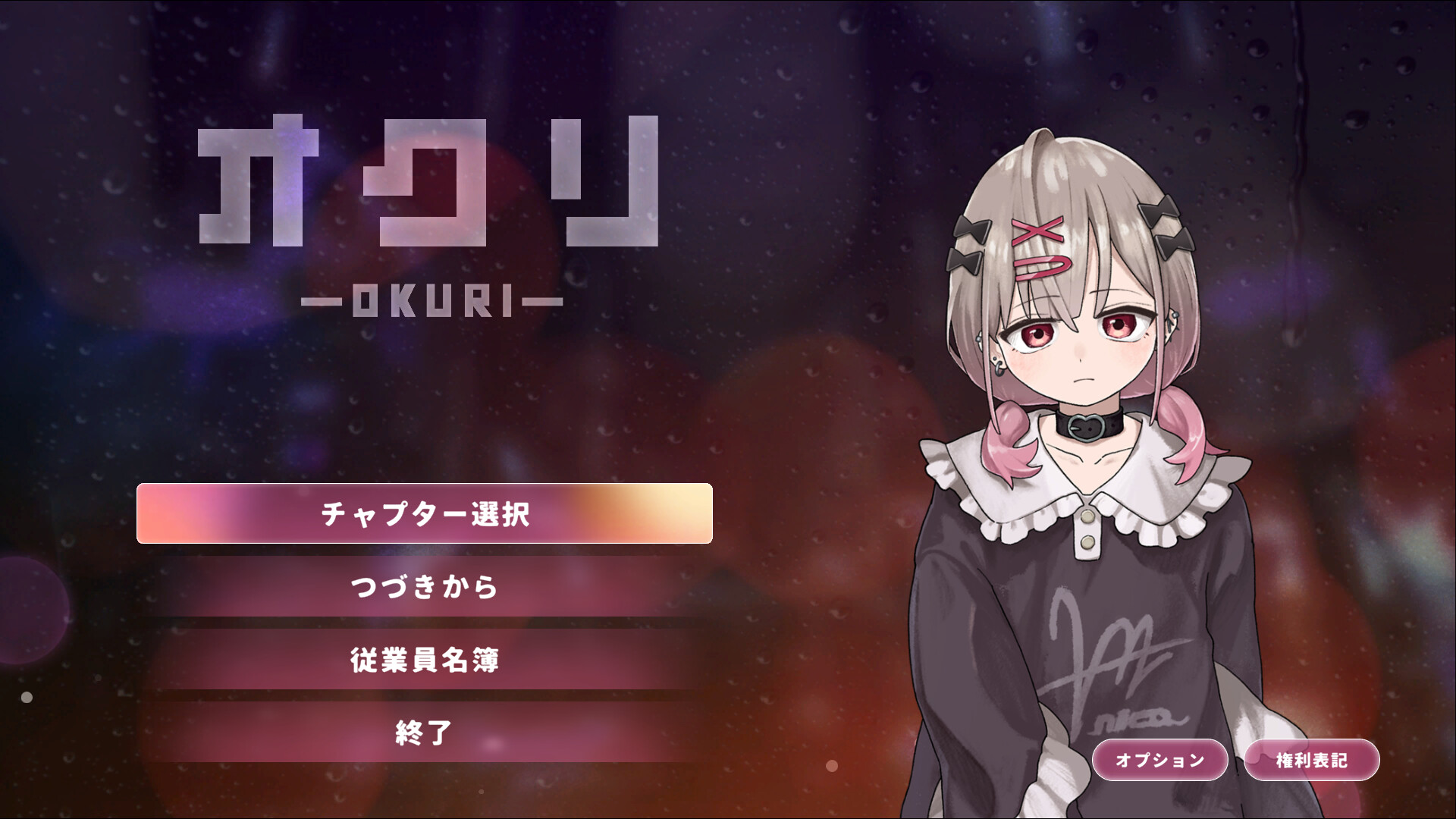Click the rounded 権利表記 pill button
The image size is (1456, 819).
tap(1311, 758)
